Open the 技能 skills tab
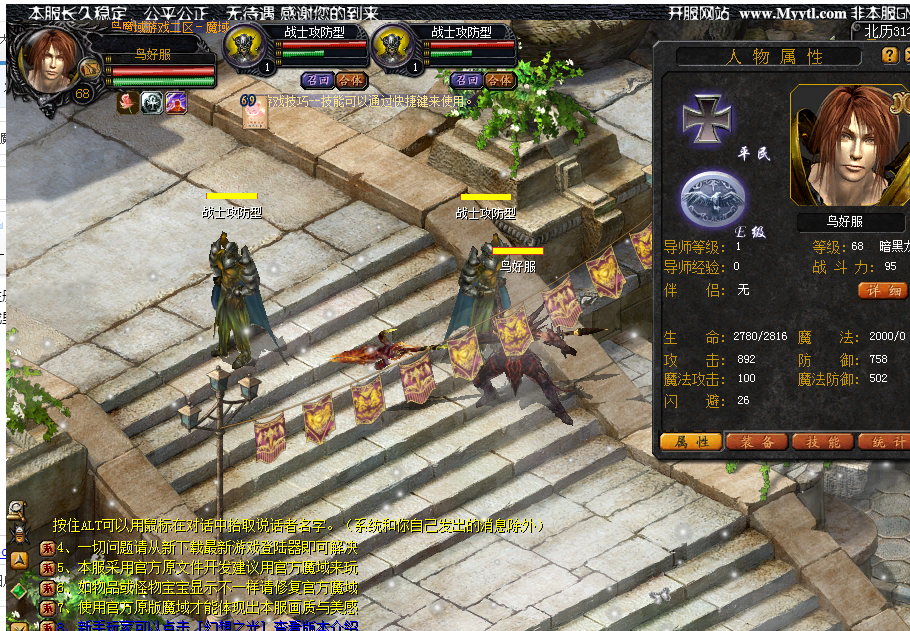 pyautogui.click(x=822, y=442)
